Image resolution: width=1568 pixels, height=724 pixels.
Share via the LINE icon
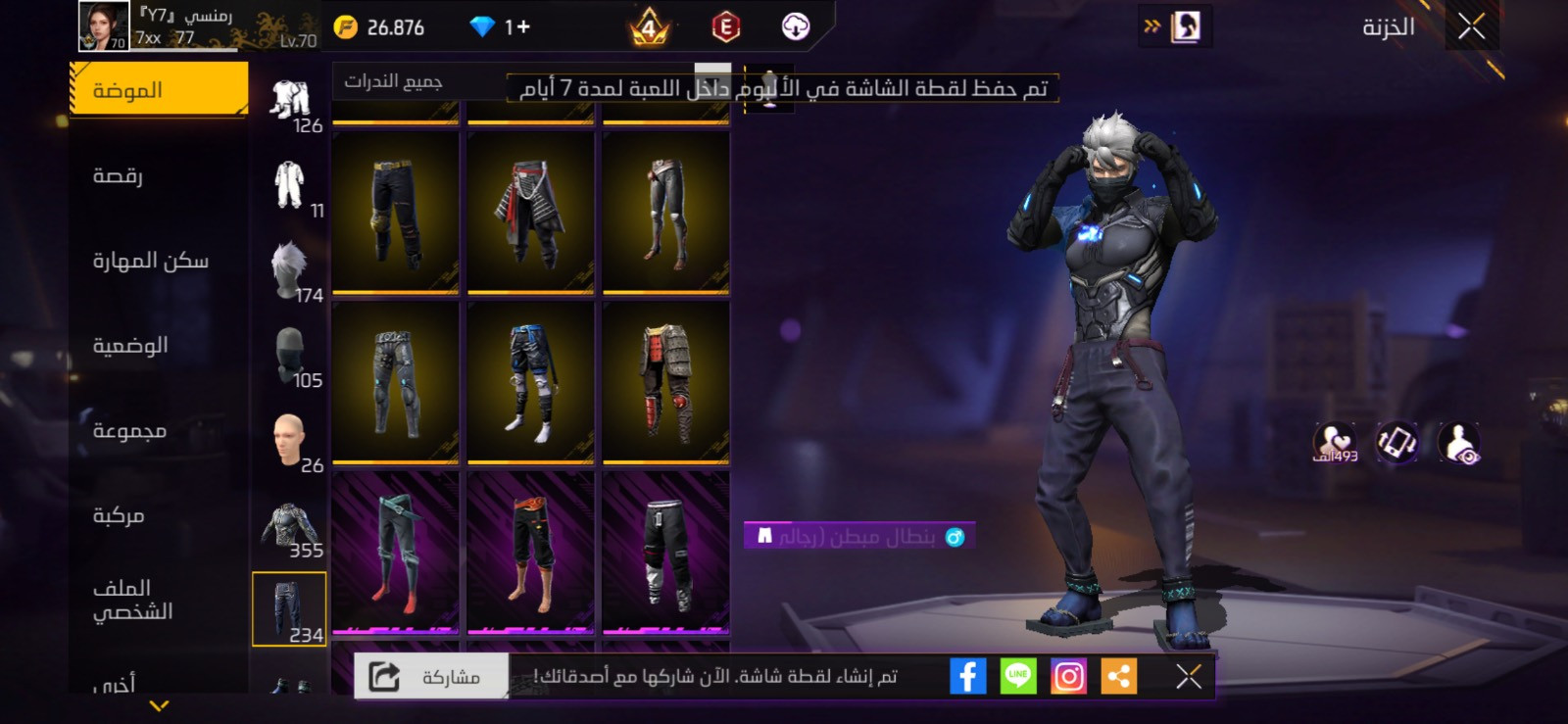1019,674
